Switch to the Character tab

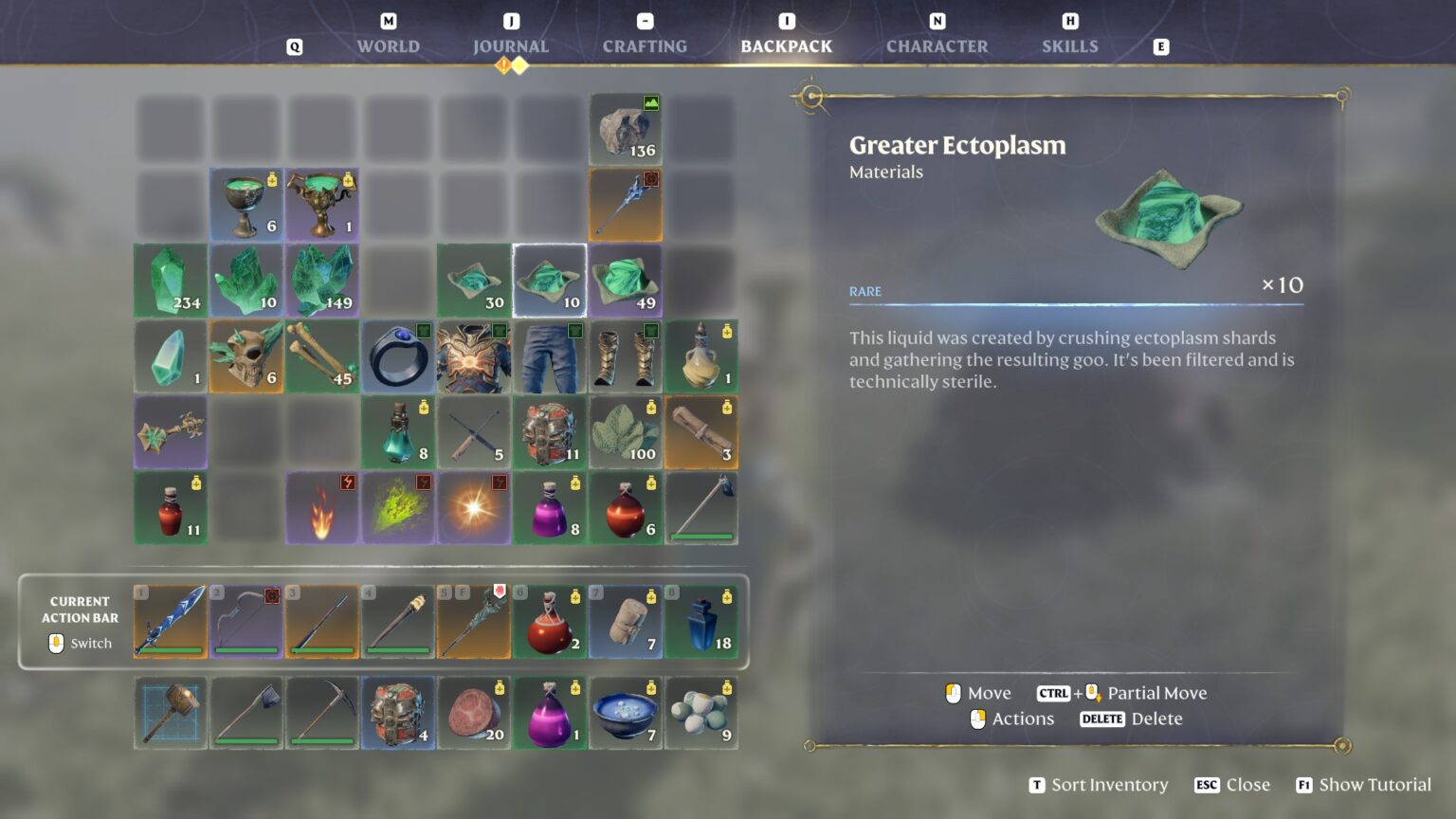937,45
